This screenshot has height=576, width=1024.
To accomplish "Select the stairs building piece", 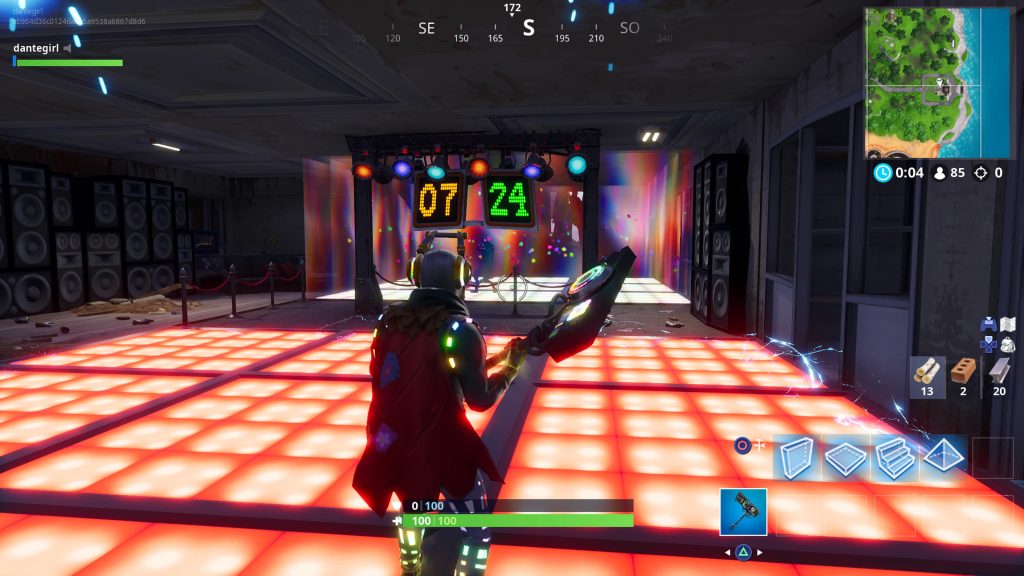I will pyautogui.click(x=893, y=459).
